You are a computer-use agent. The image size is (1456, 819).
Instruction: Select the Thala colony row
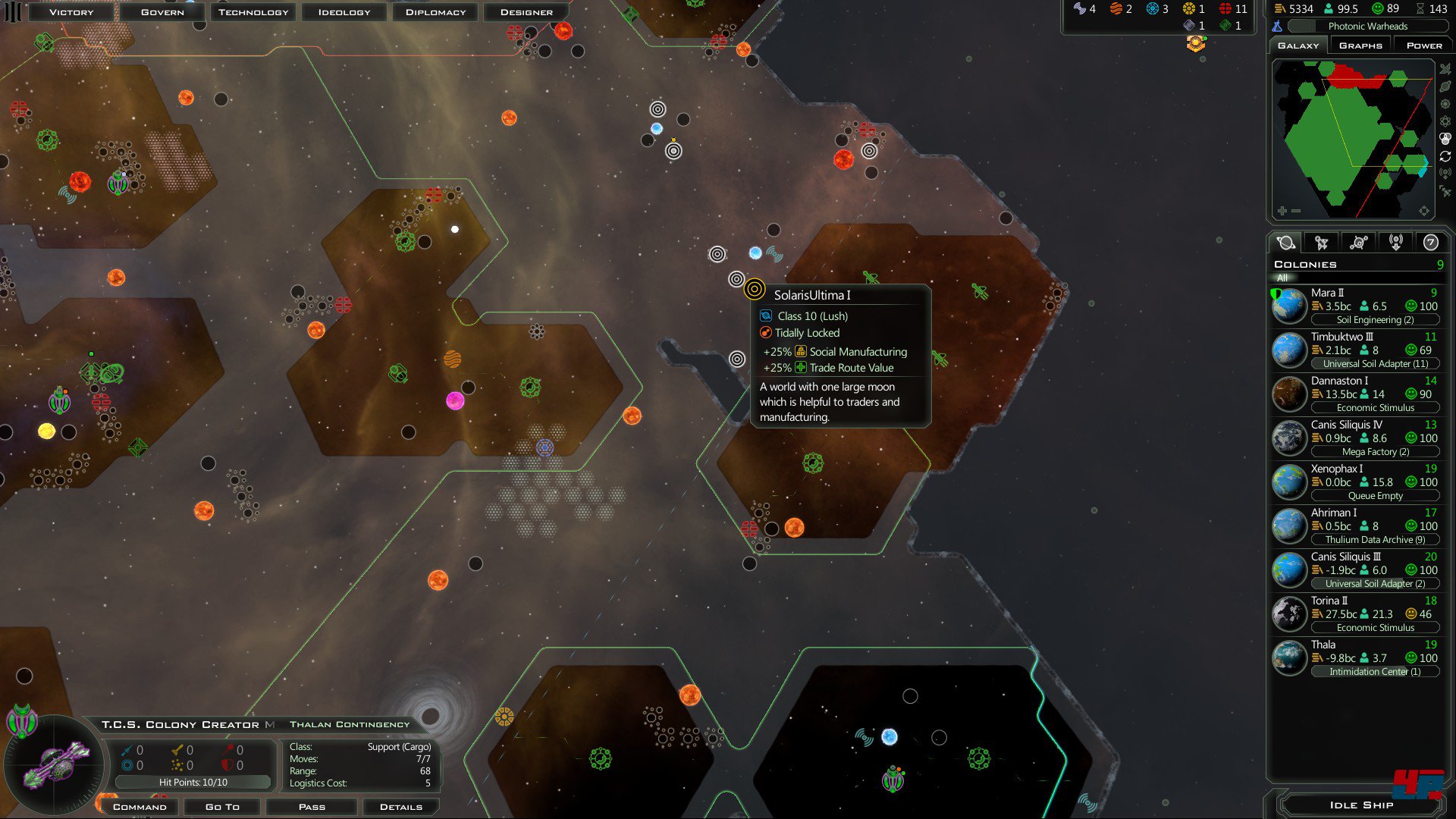[x=1356, y=658]
